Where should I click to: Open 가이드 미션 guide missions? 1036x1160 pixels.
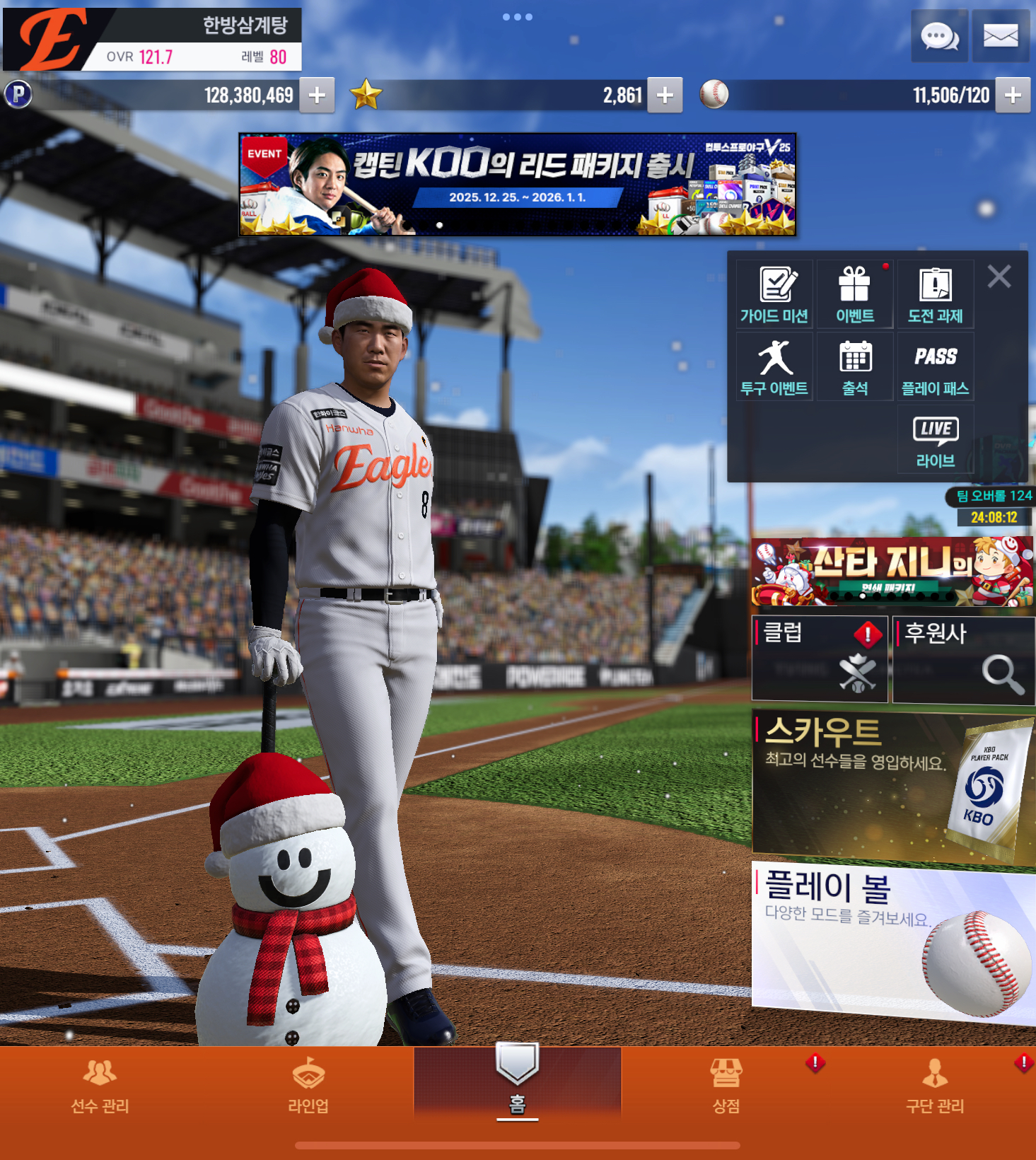pyautogui.click(x=774, y=295)
